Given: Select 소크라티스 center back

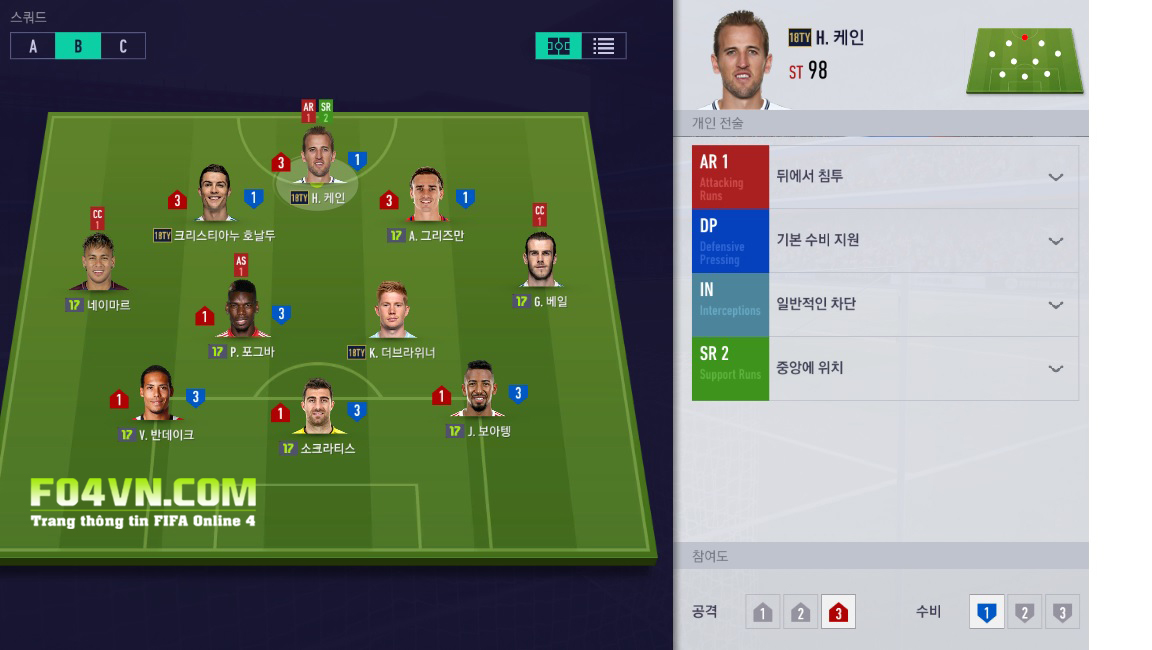Looking at the screenshot, I should tap(318, 408).
